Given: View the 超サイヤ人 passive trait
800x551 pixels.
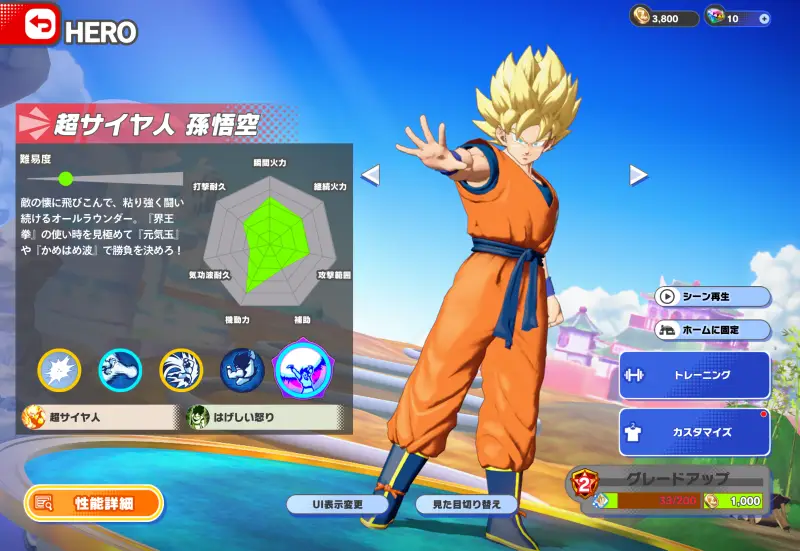Looking at the screenshot, I should [99, 416].
